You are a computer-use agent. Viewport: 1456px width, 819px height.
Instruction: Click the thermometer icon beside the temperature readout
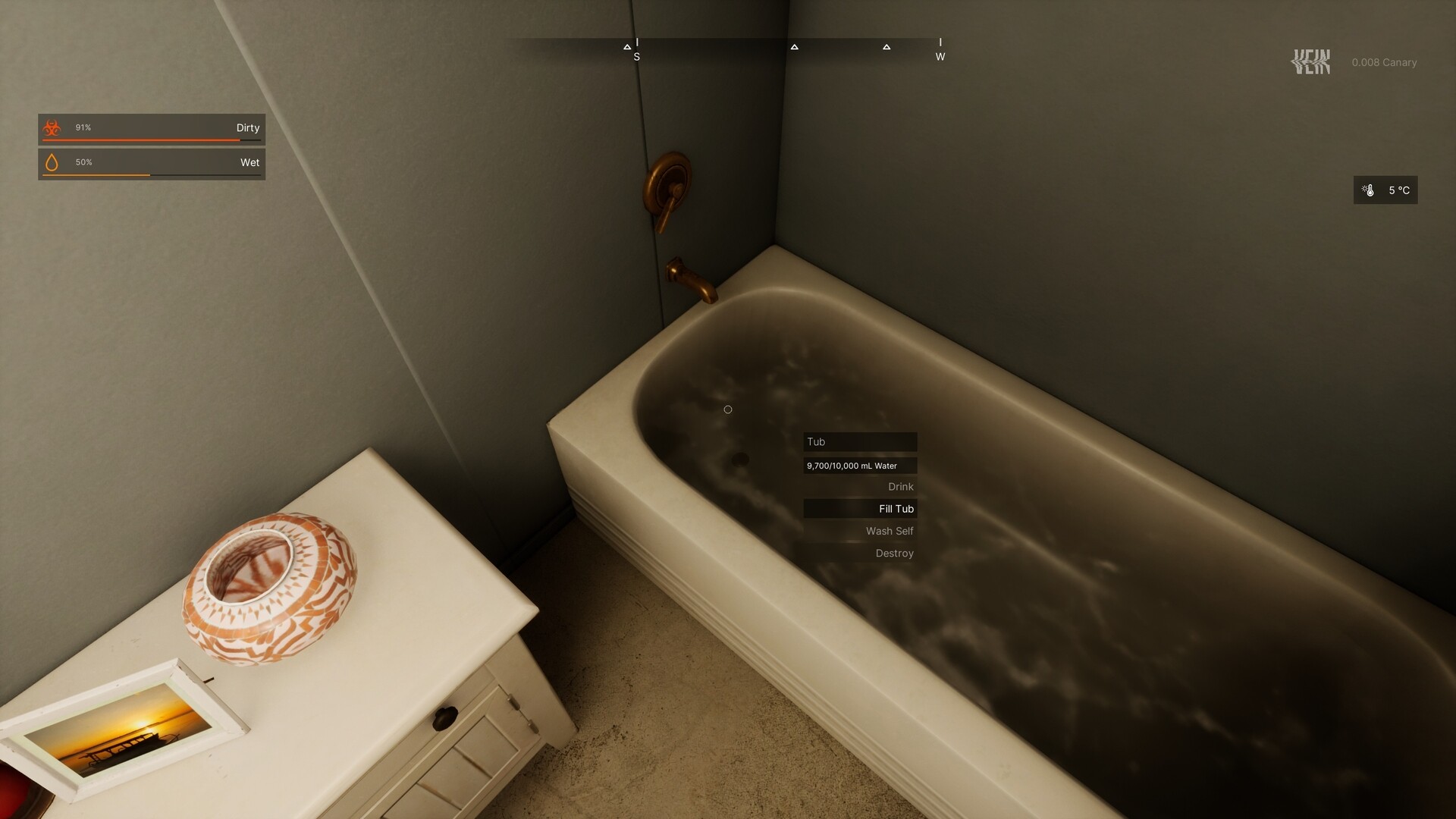click(1370, 190)
